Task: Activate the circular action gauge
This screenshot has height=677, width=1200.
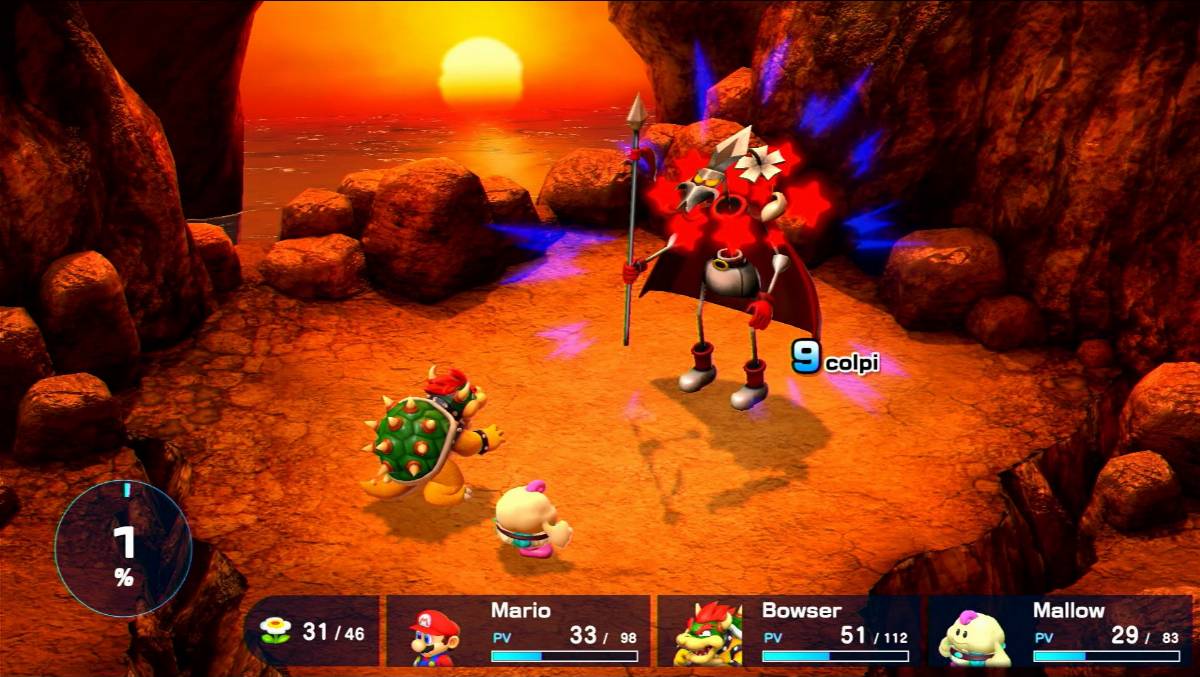Action: point(123,548)
